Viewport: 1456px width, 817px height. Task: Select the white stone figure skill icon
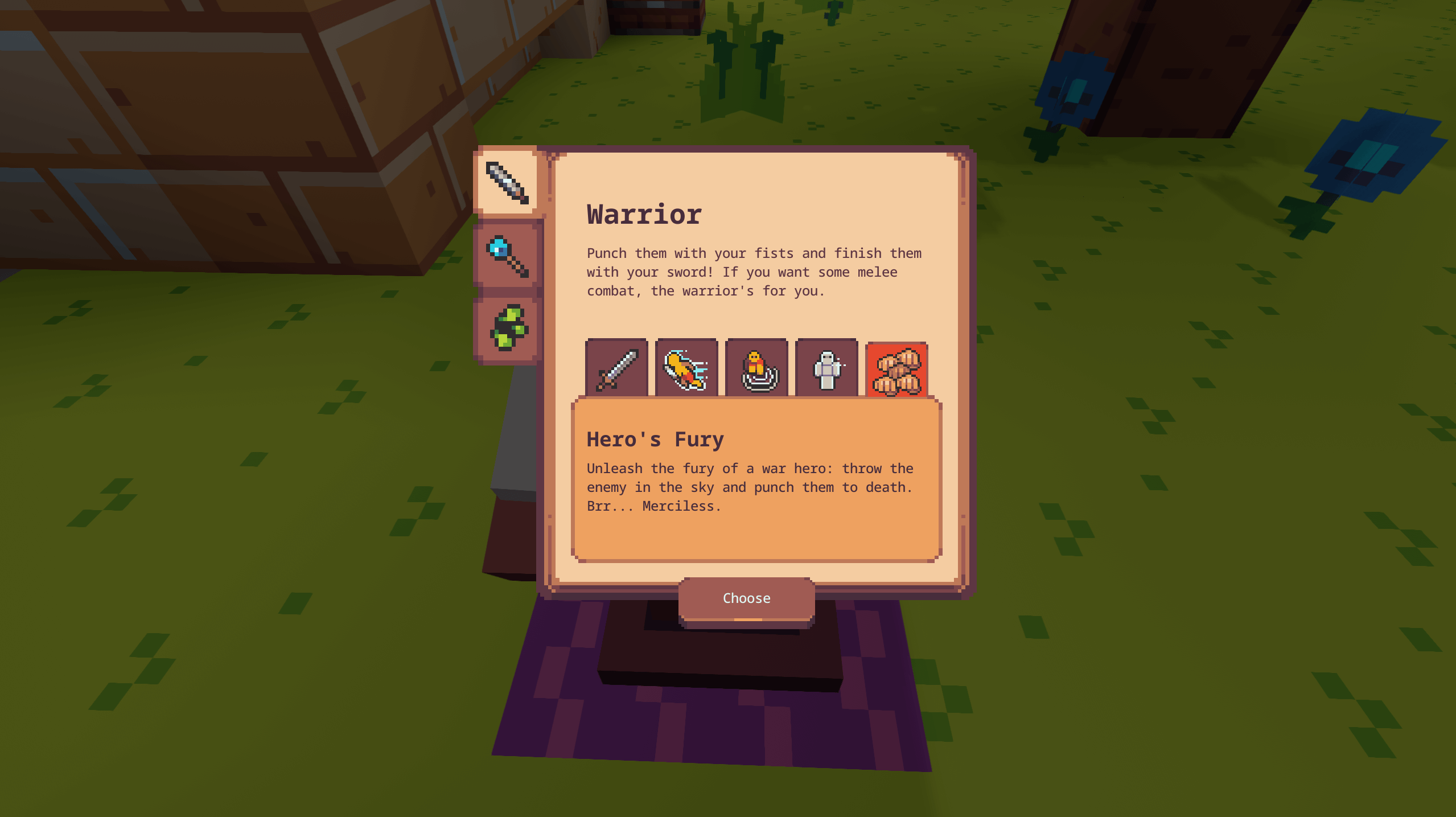pos(826,369)
